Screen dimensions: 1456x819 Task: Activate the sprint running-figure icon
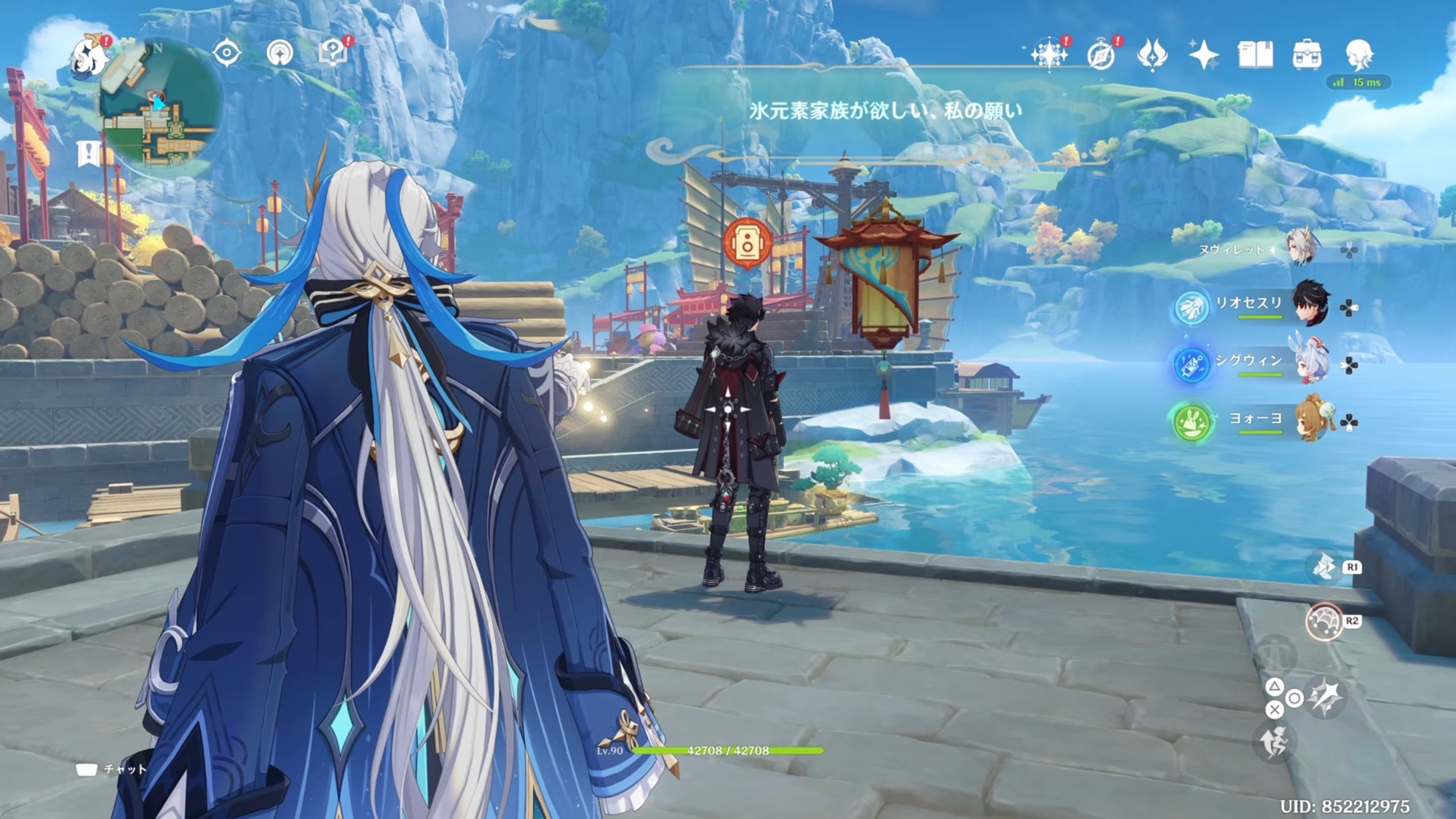1274,743
